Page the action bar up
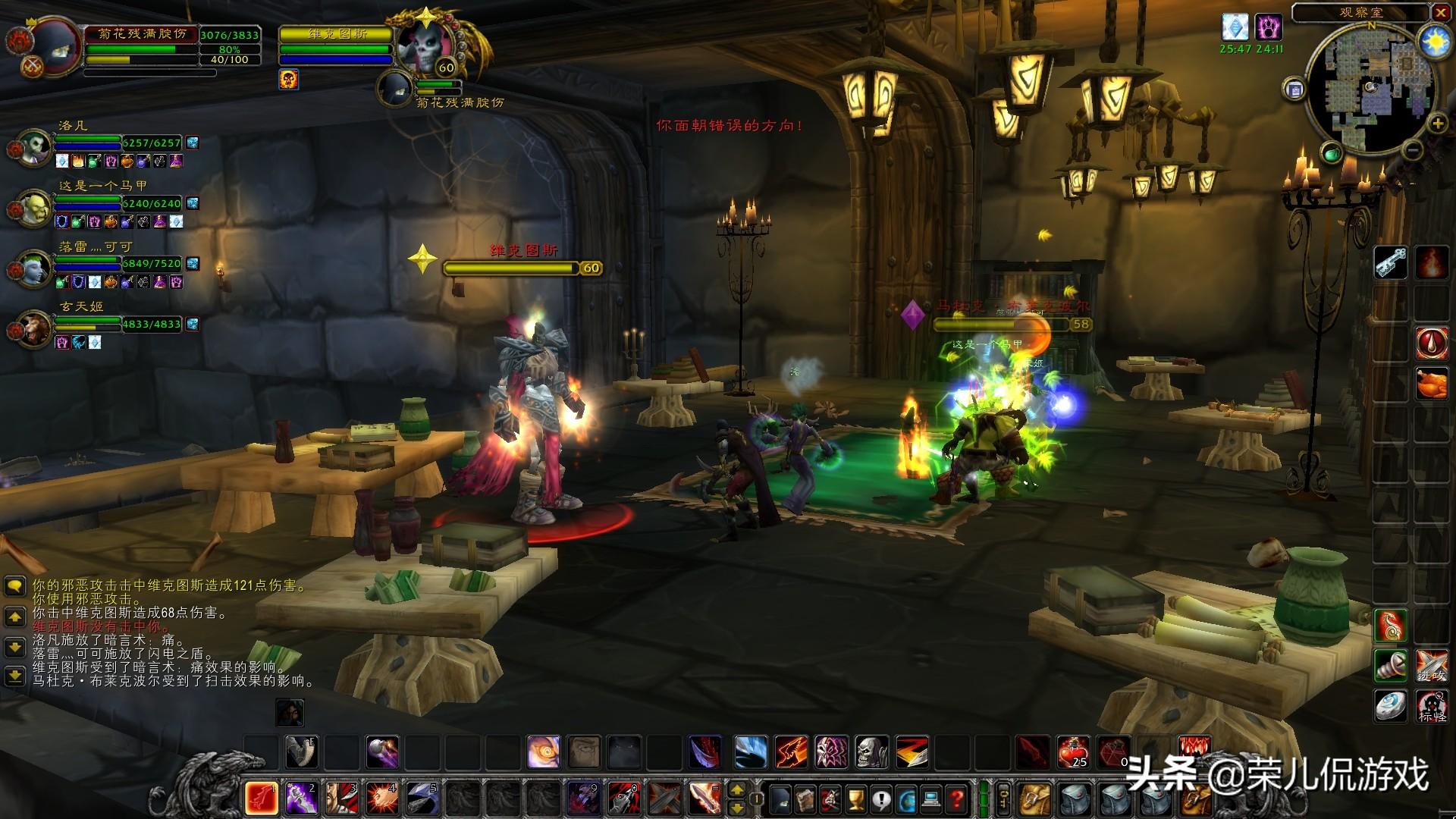The height and width of the screenshot is (819, 1456). (736, 790)
